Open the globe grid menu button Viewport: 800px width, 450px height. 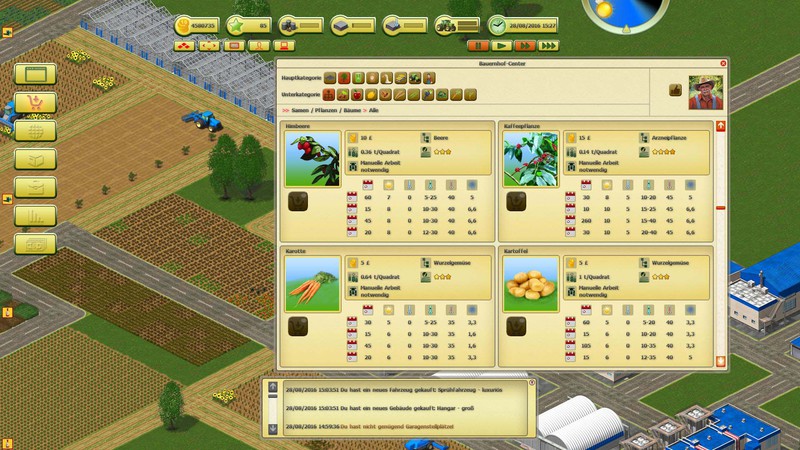tap(35, 130)
